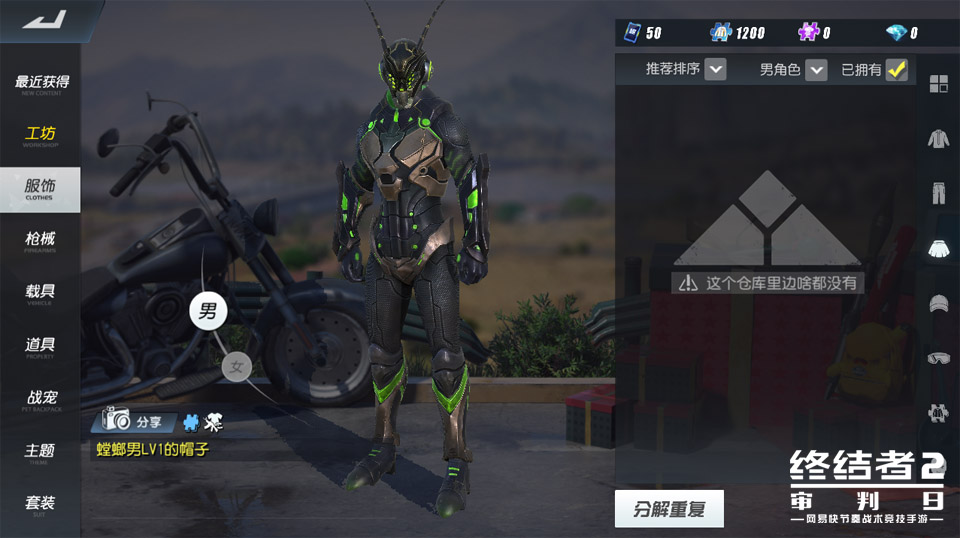Switch to the jacket tops tab
Screen dimensions: 960x538
pos(938,139)
